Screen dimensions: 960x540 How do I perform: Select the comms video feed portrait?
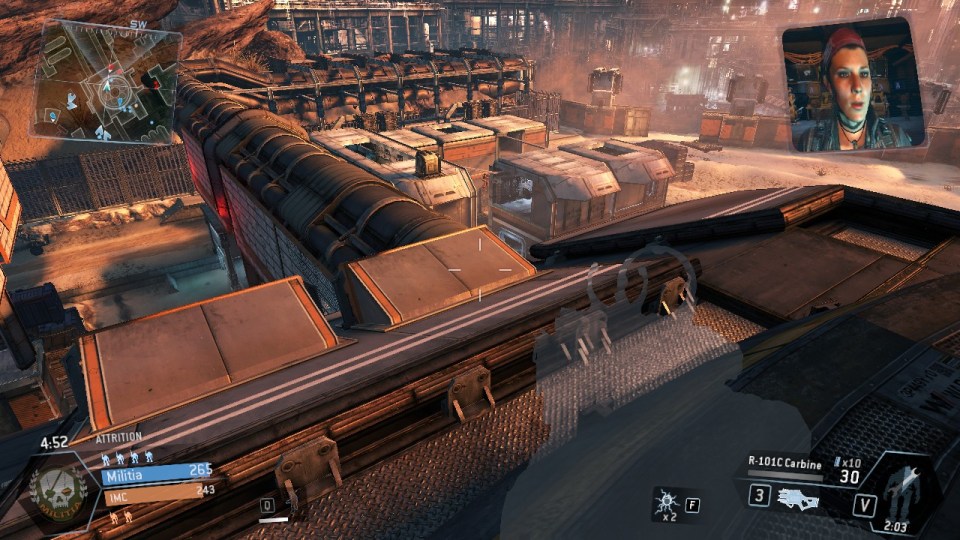[x=853, y=86]
